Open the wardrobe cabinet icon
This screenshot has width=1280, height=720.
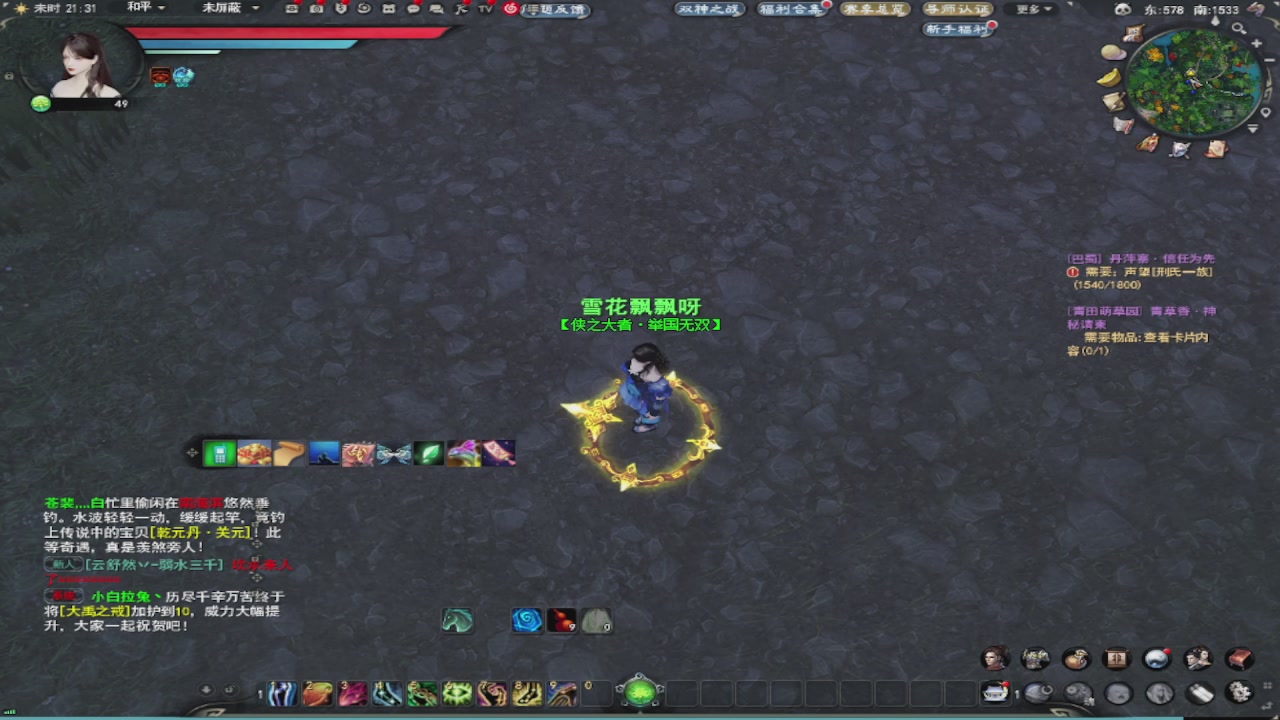pos(1116,659)
